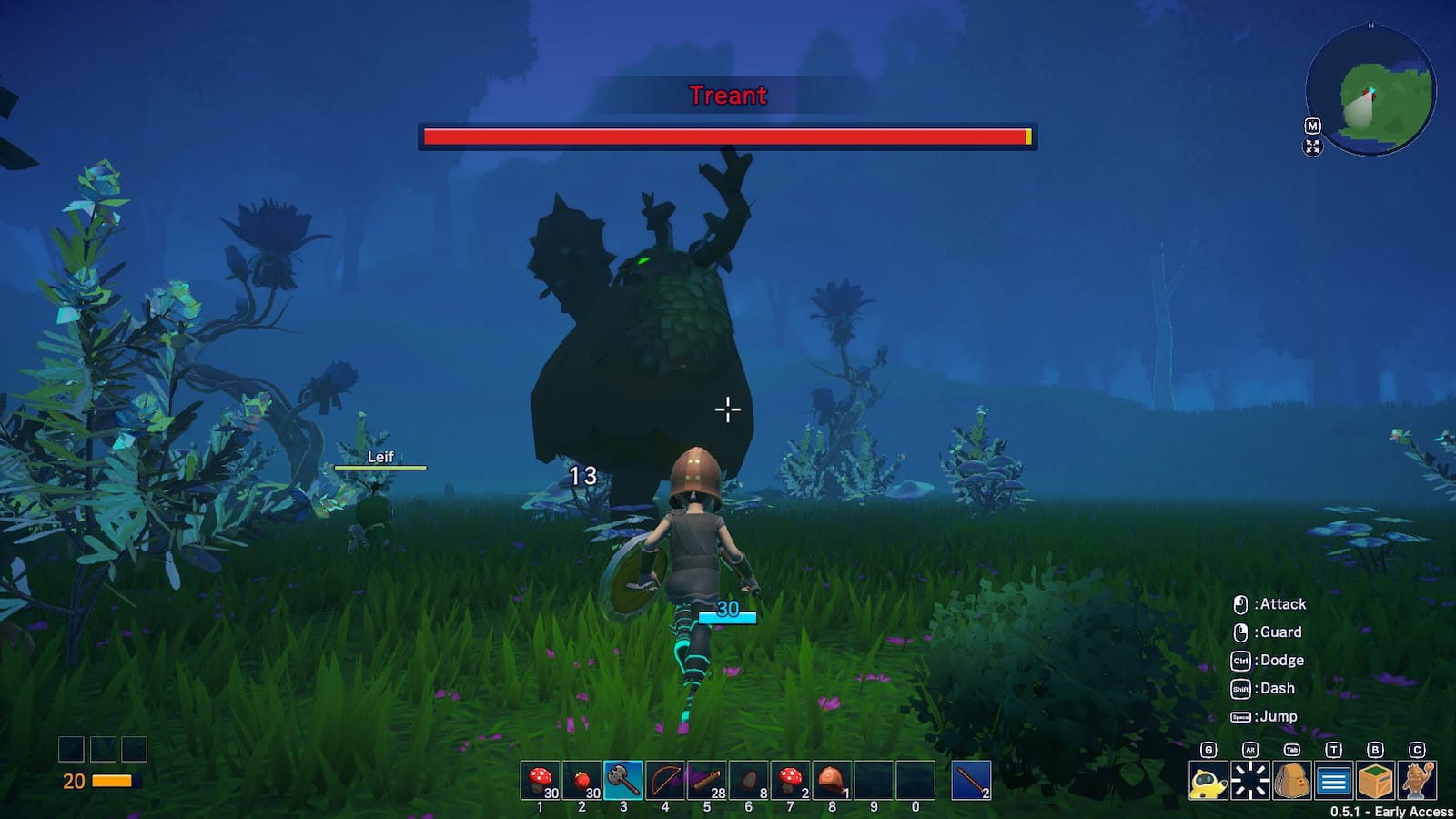The height and width of the screenshot is (819, 1456).
Task: Select the apple in hotbar slot 2
Action: coord(581,779)
